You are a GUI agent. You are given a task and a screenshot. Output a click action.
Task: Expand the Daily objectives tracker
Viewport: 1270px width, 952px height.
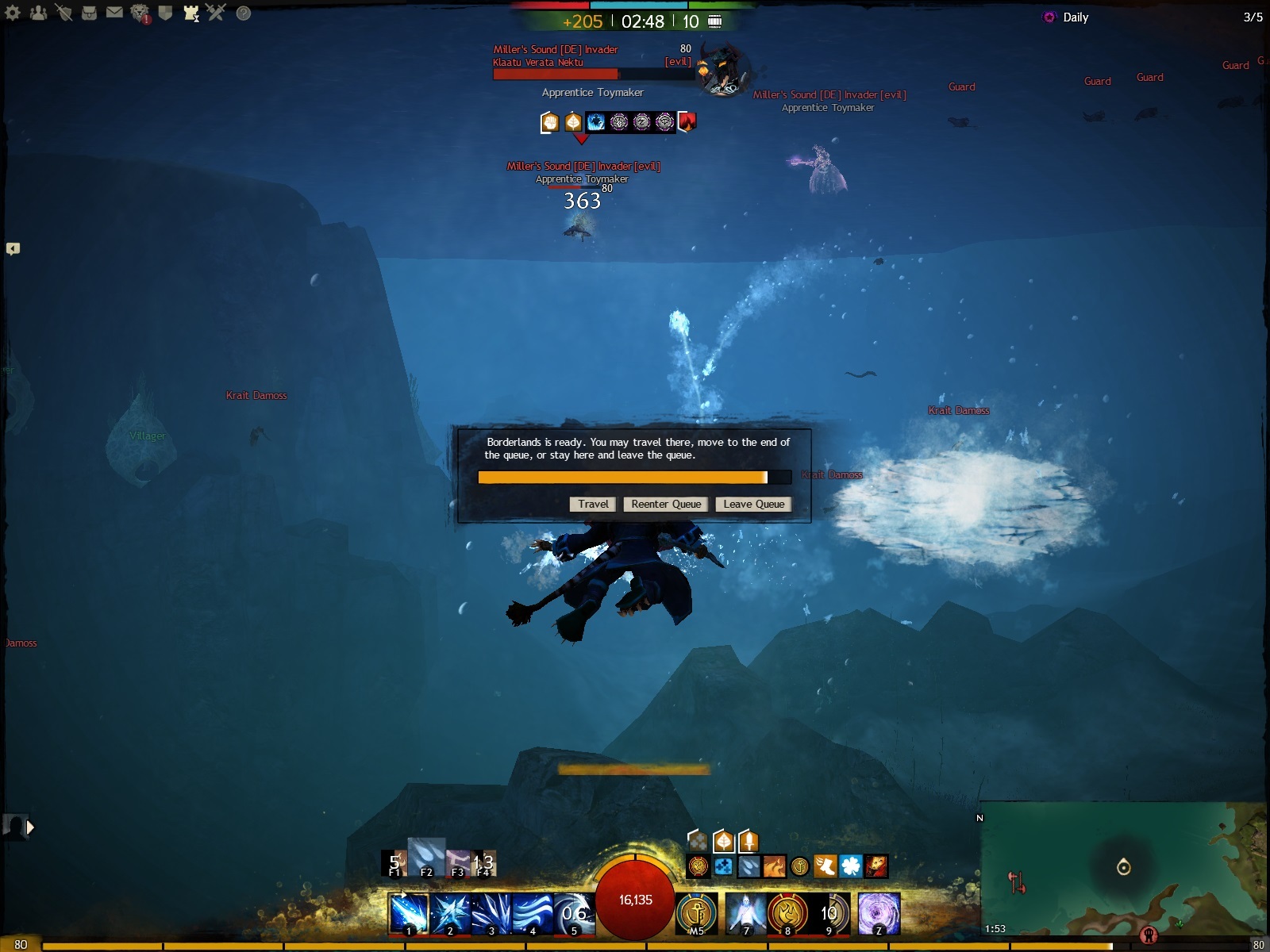pos(1076,17)
